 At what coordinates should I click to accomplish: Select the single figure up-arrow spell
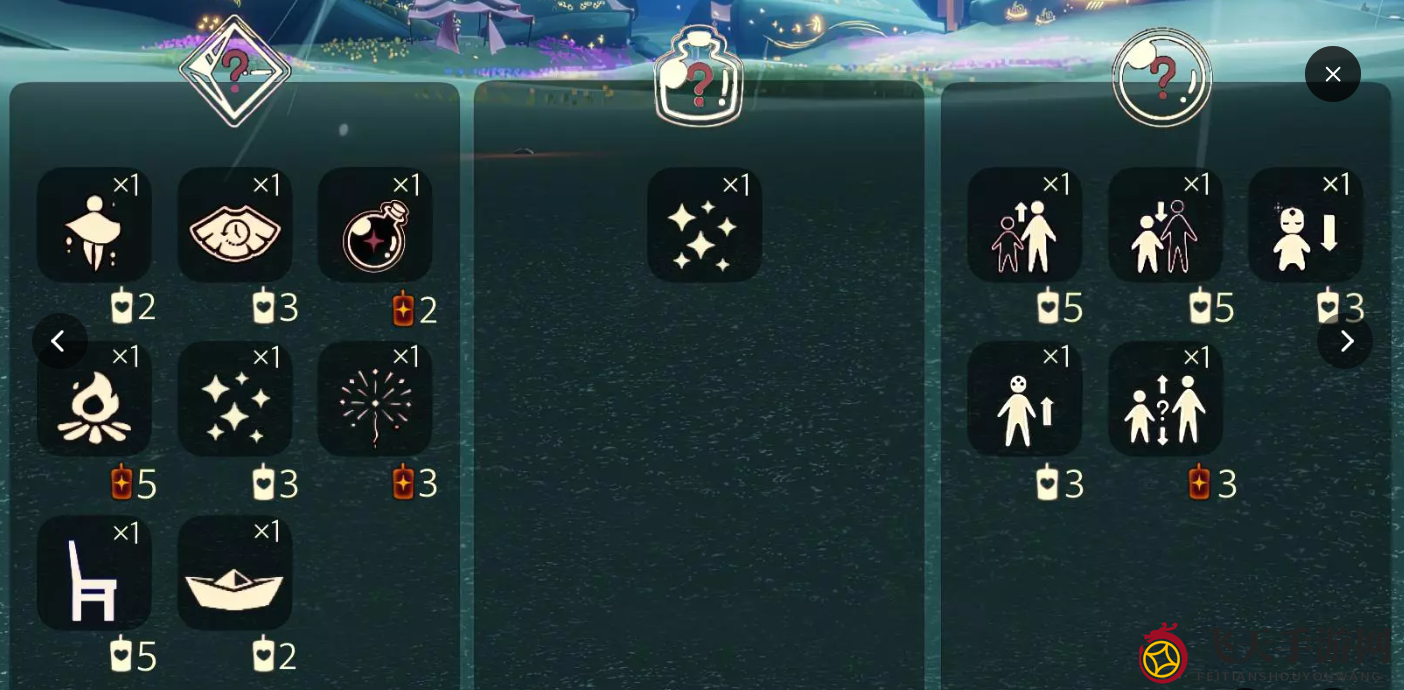tap(1024, 399)
